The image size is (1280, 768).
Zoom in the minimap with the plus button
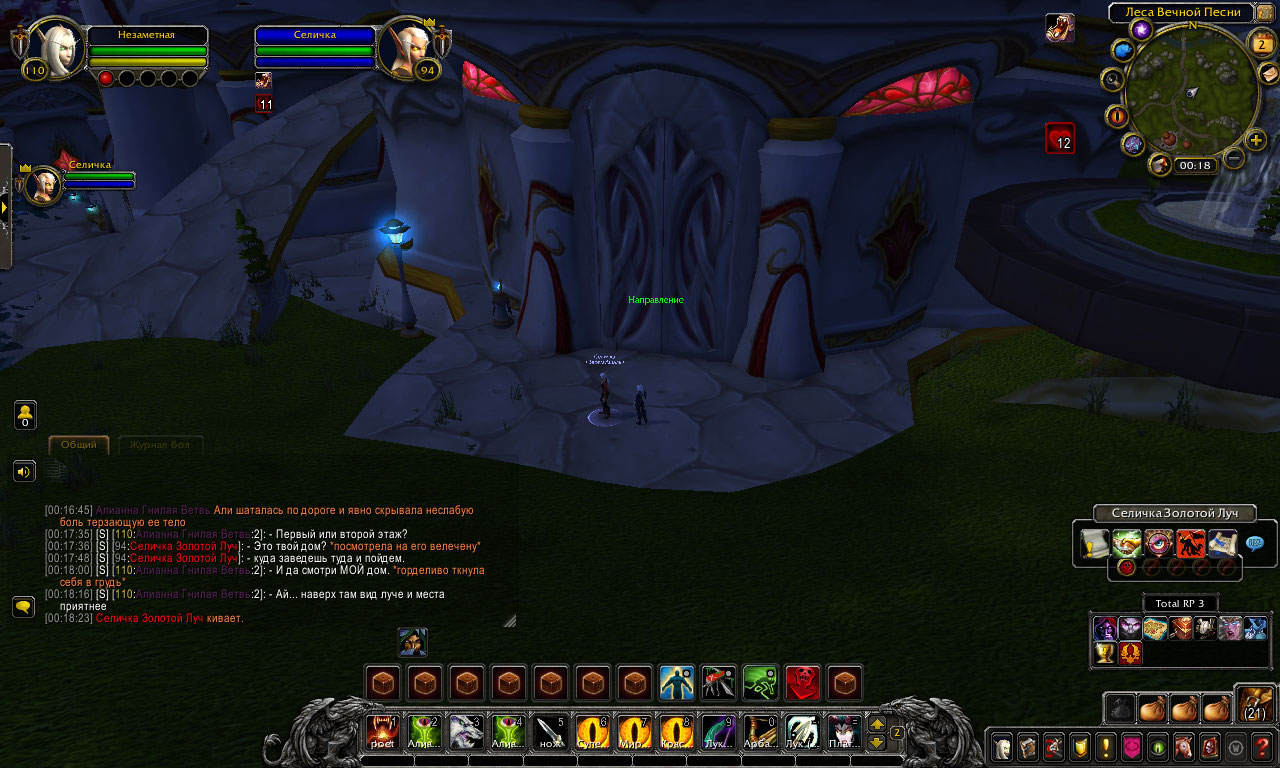click(x=1256, y=140)
